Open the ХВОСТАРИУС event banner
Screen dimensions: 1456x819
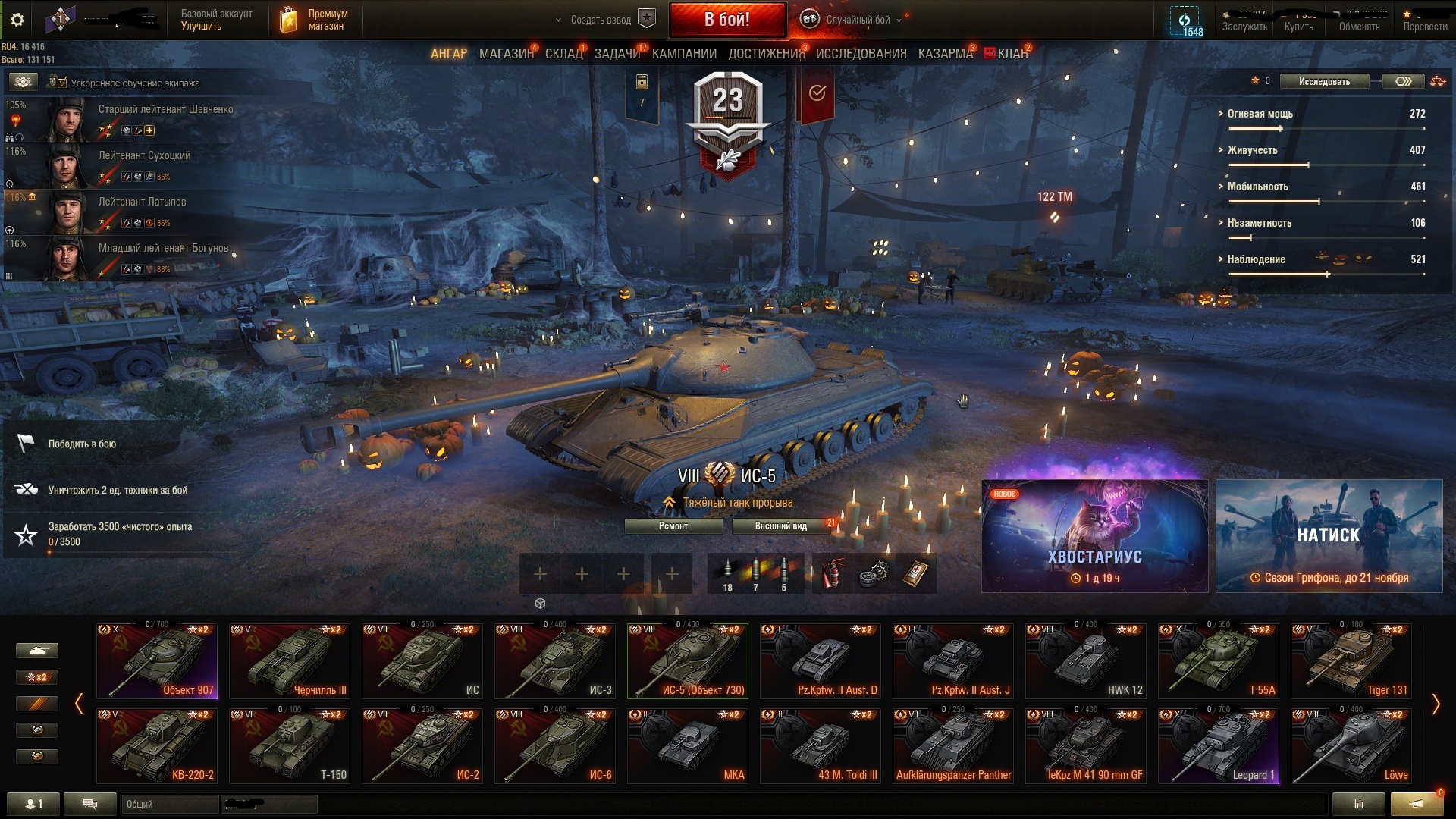(x=1094, y=536)
